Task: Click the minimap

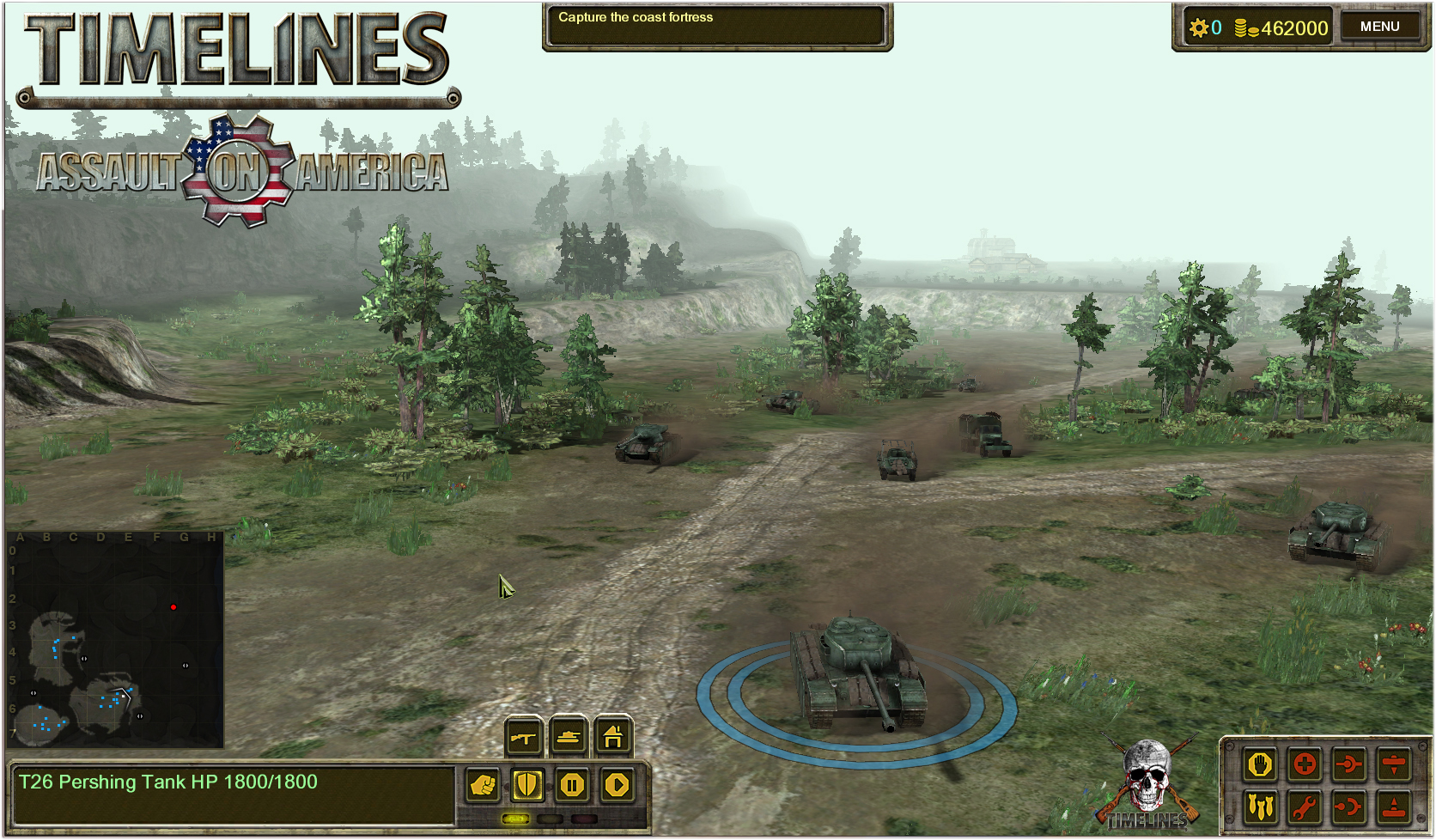Action: pos(115,640)
